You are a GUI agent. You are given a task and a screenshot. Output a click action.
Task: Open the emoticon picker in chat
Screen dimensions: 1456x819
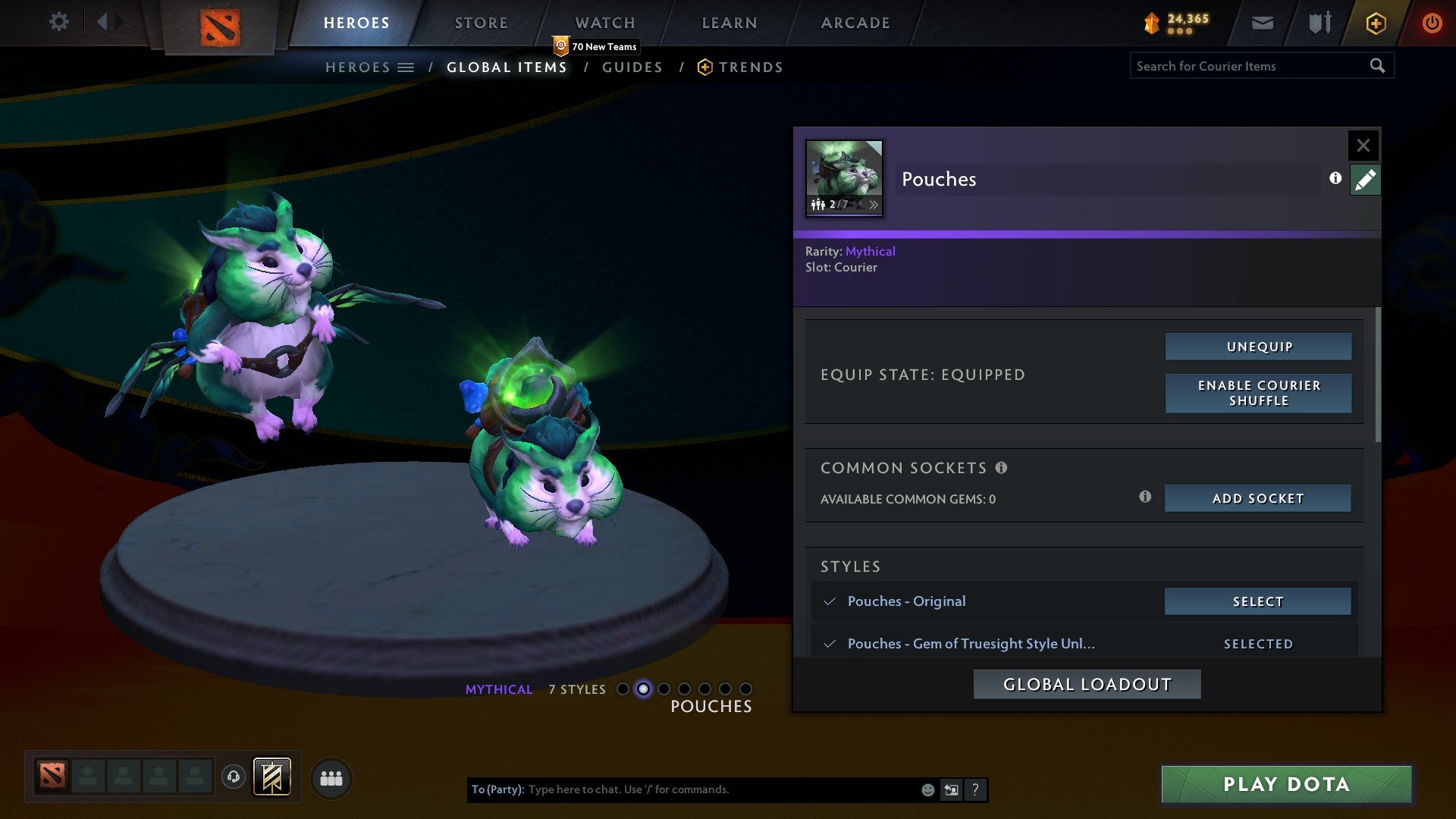click(927, 789)
